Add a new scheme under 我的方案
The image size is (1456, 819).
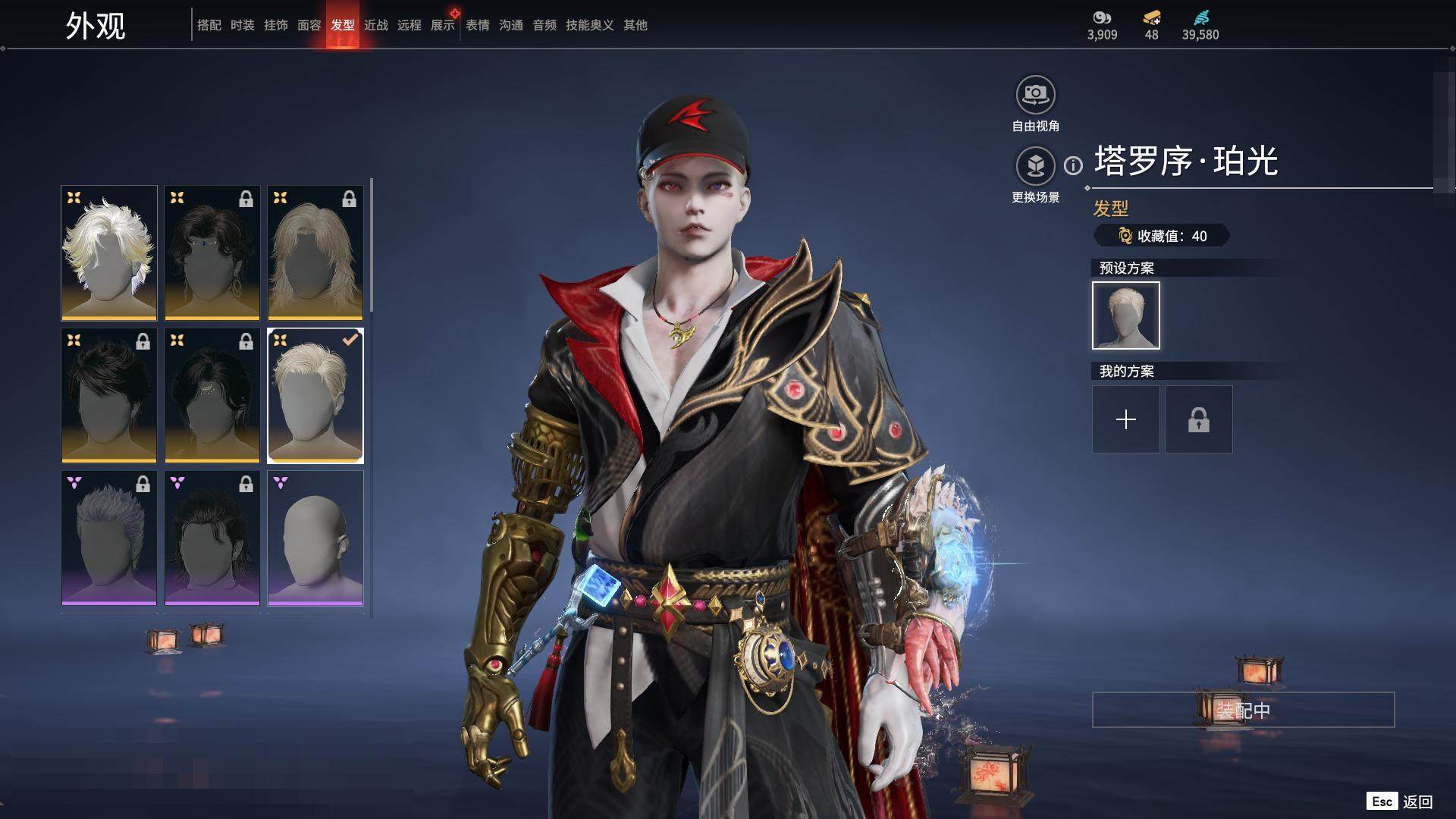click(1125, 419)
